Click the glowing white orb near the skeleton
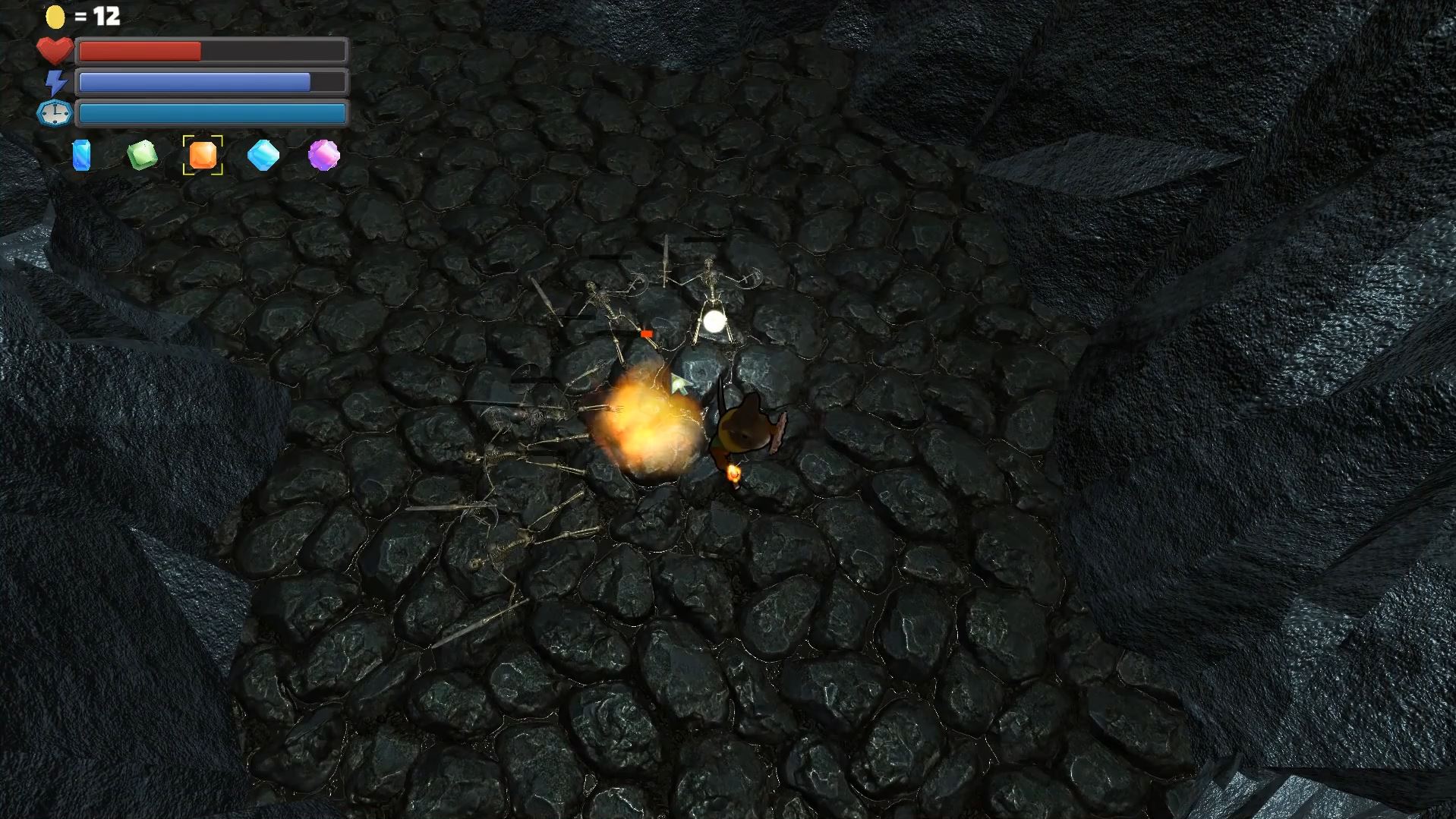The width and height of the screenshot is (1456, 819). (x=714, y=322)
